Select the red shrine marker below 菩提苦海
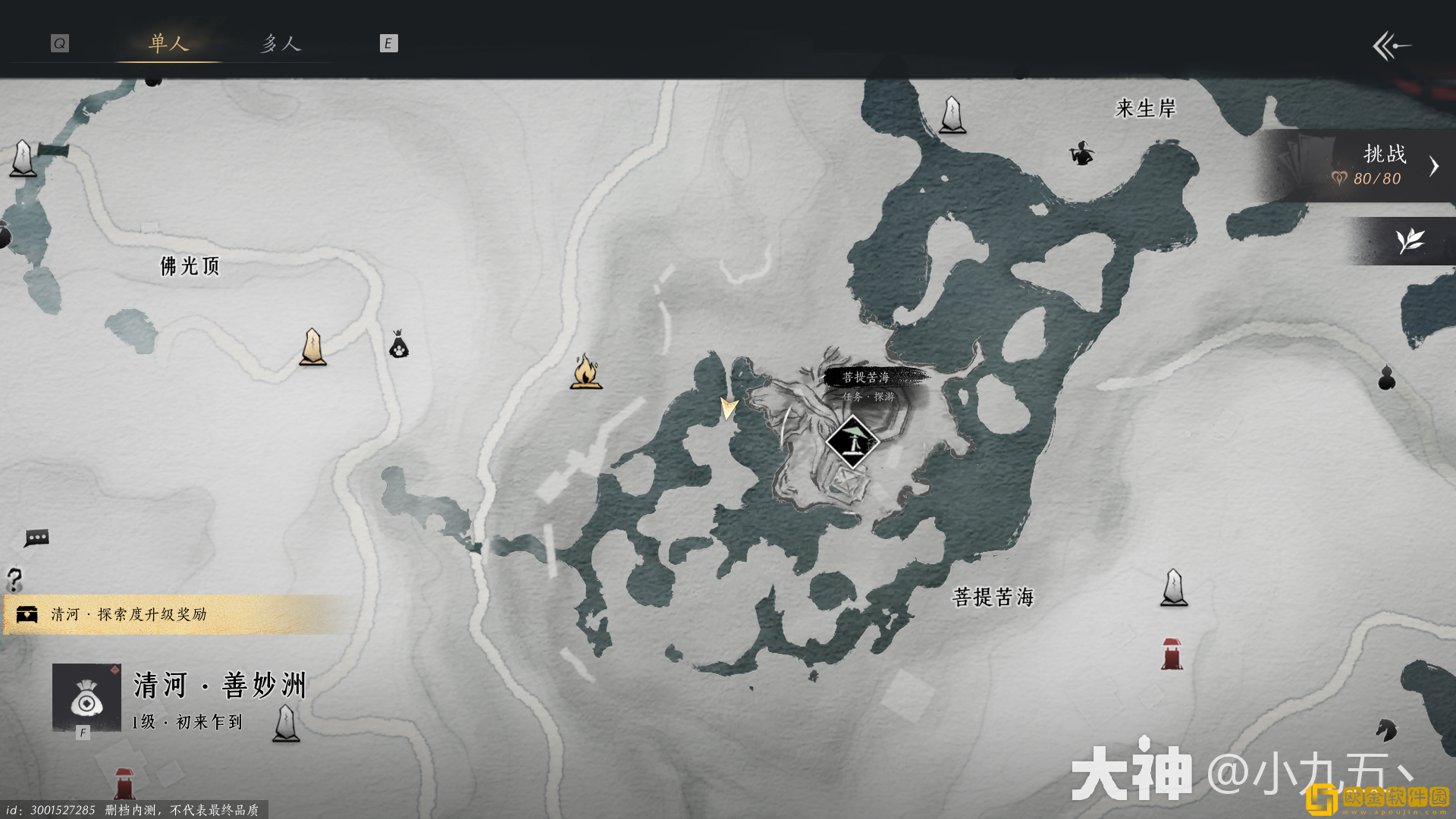This screenshot has height=819, width=1456. pos(1172,654)
